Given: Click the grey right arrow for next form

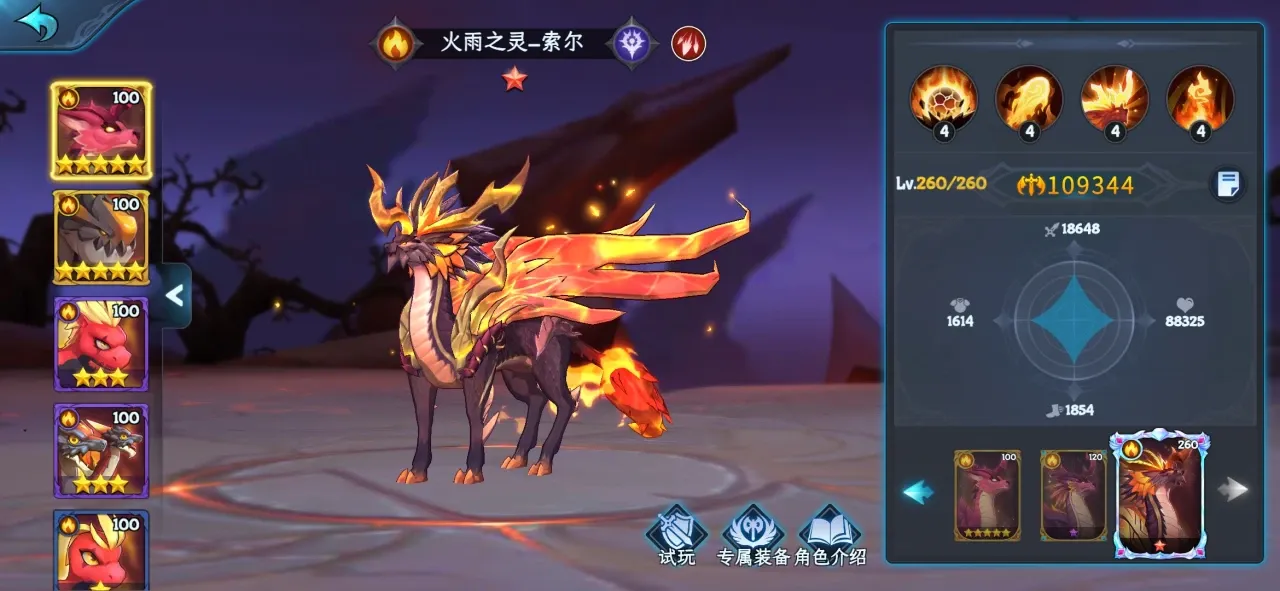Looking at the screenshot, I should click(x=1237, y=489).
